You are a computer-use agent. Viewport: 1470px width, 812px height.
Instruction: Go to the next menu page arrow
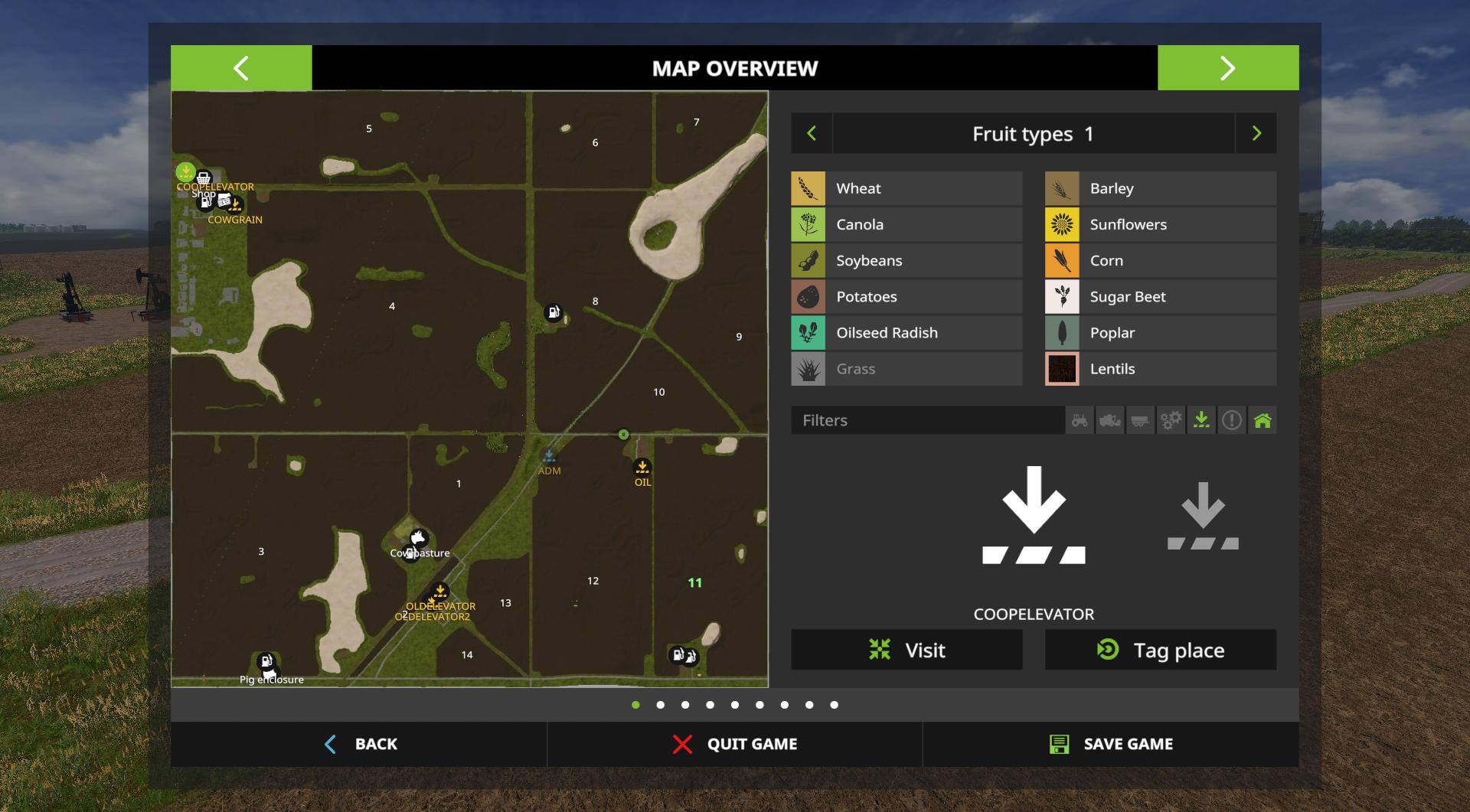1227,68
